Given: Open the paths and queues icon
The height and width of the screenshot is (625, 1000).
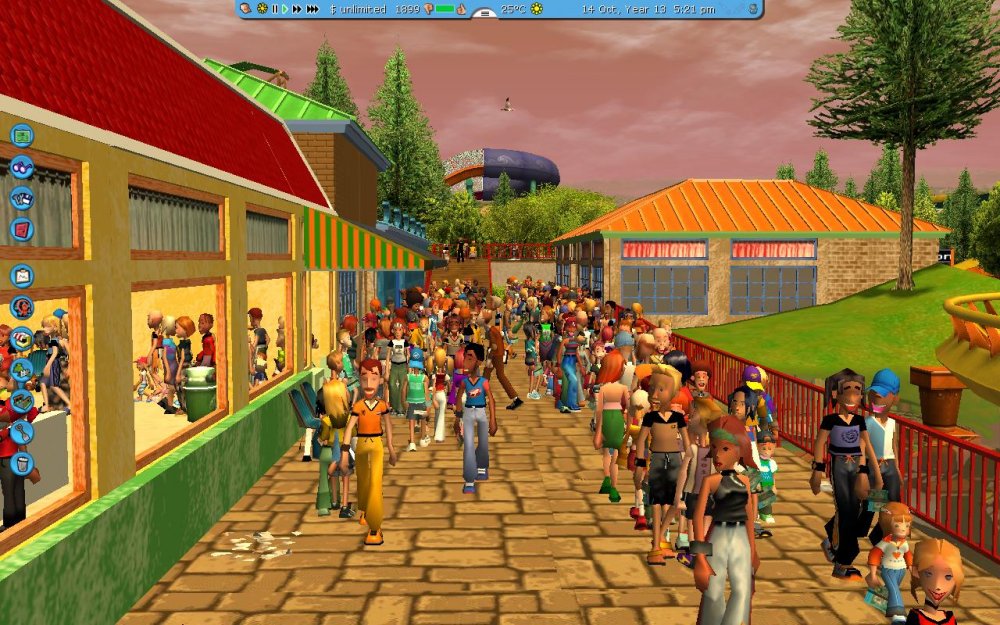Looking at the screenshot, I should (x=22, y=401).
